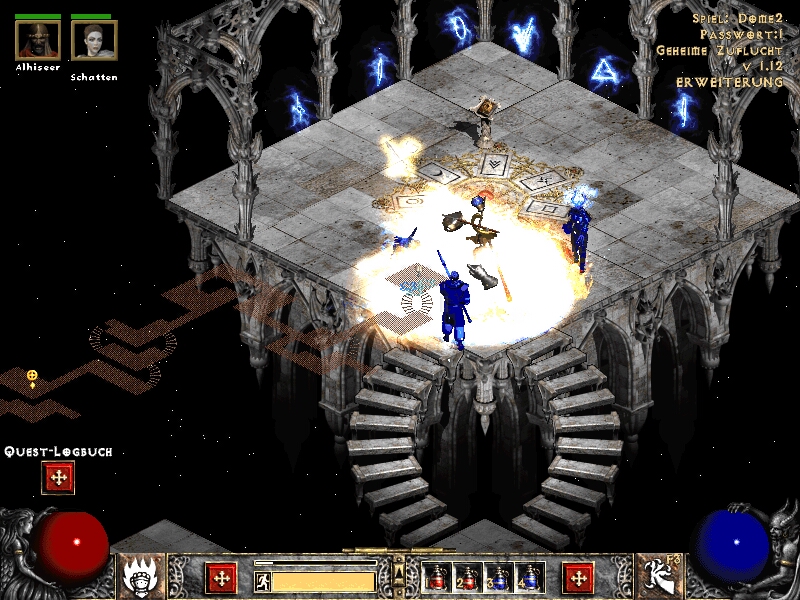
Task: Open the right-click skill selector marked F3
Action: (659, 576)
